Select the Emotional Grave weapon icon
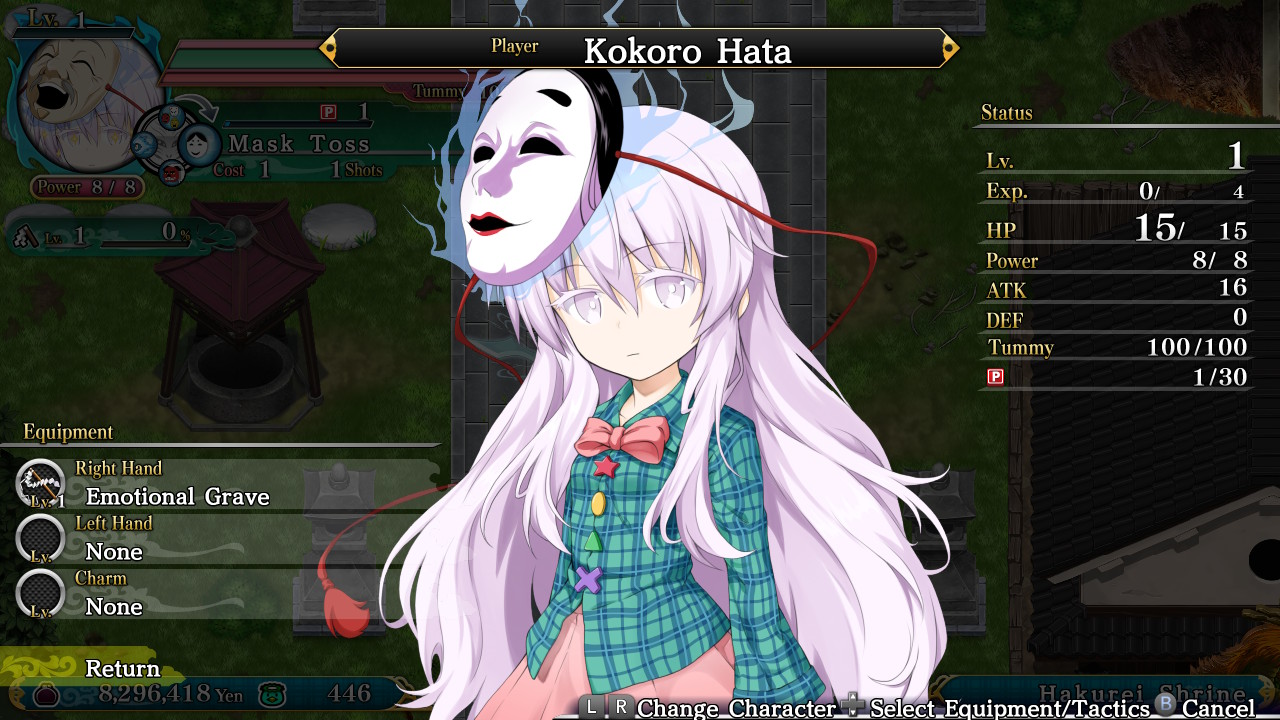 click(x=38, y=484)
